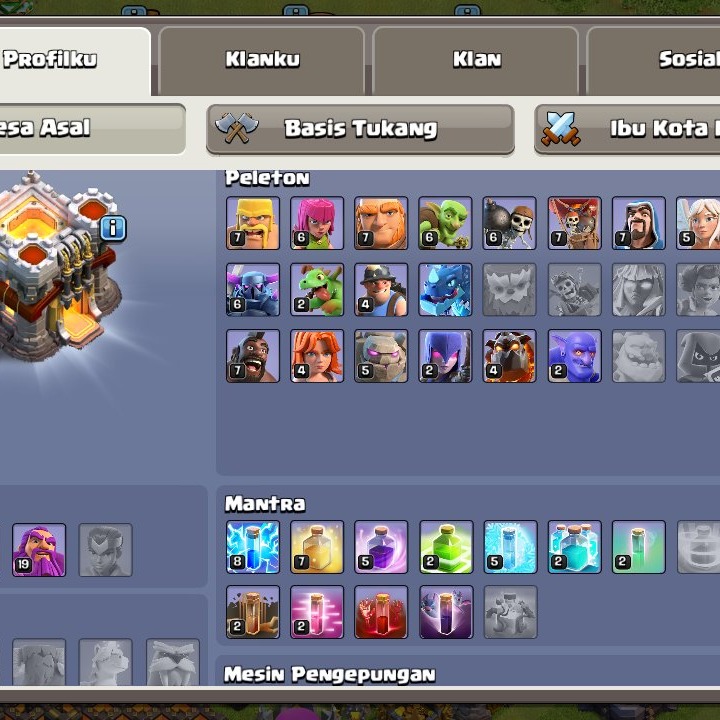Show the Basis Tukang profile section
Viewport: 720px width, 720px height.
(x=360, y=129)
